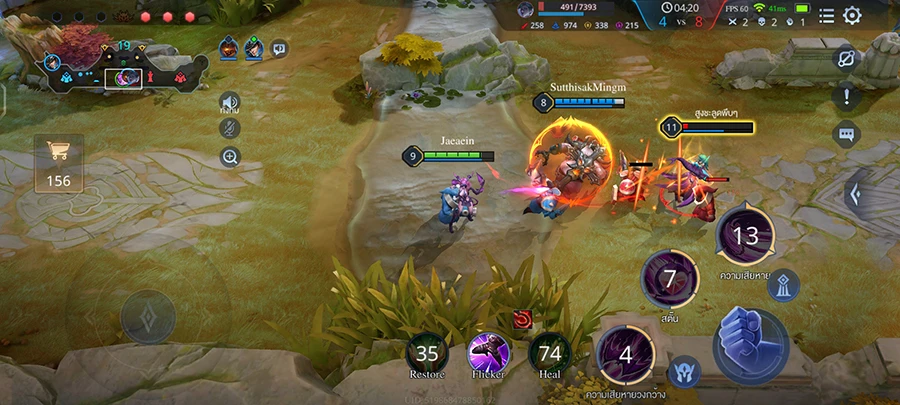Show the scoreboard list icon
The width and height of the screenshot is (900, 405).
pos(827,15)
